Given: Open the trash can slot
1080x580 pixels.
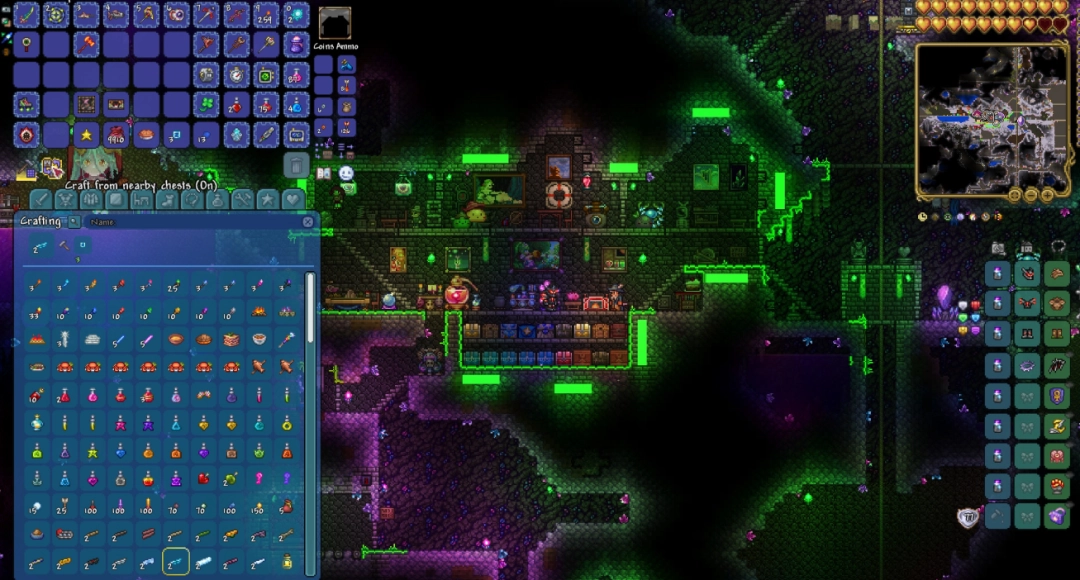Looking at the screenshot, I should pyautogui.click(x=295, y=164).
